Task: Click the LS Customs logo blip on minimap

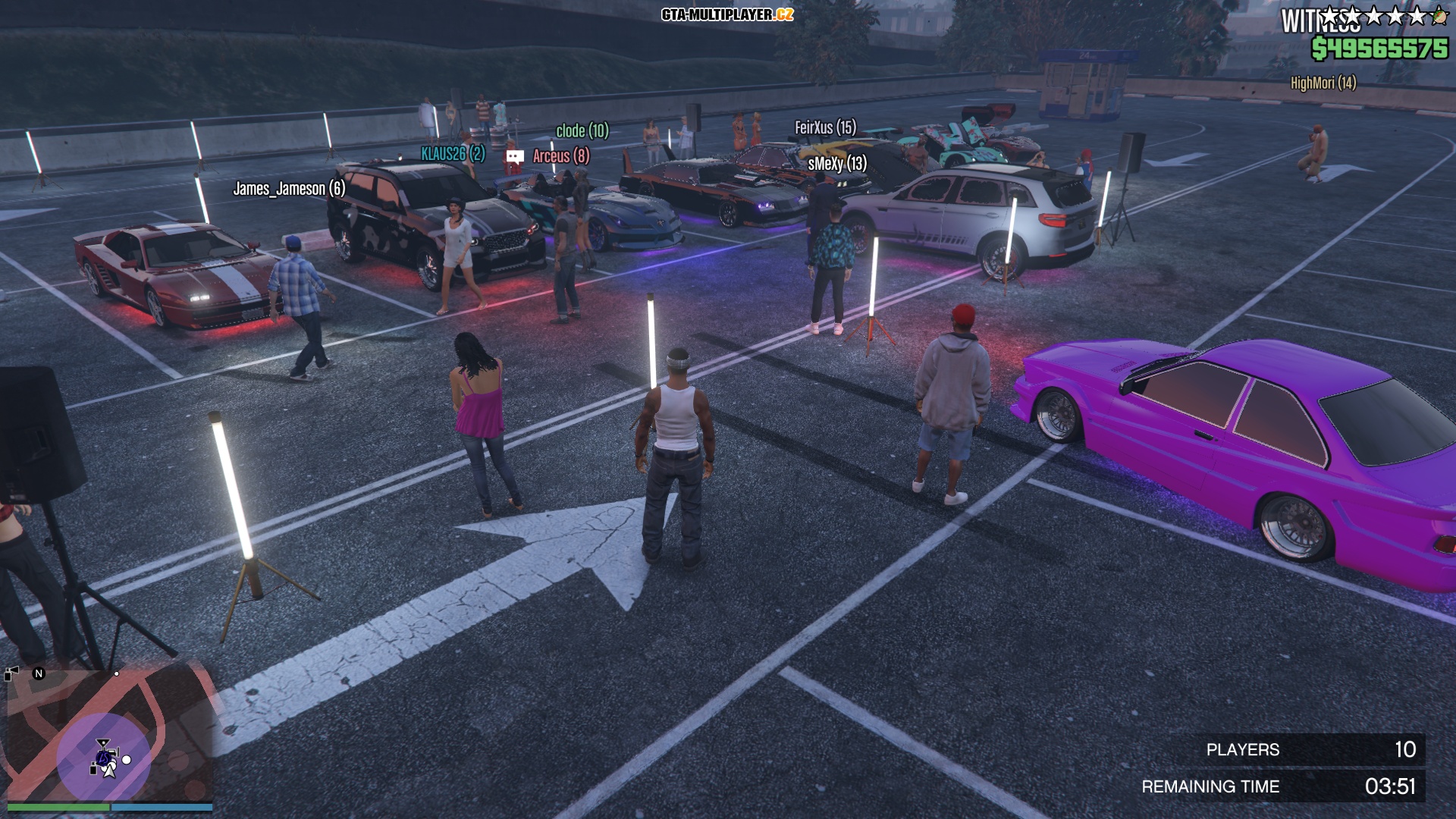Action: point(104,758)
